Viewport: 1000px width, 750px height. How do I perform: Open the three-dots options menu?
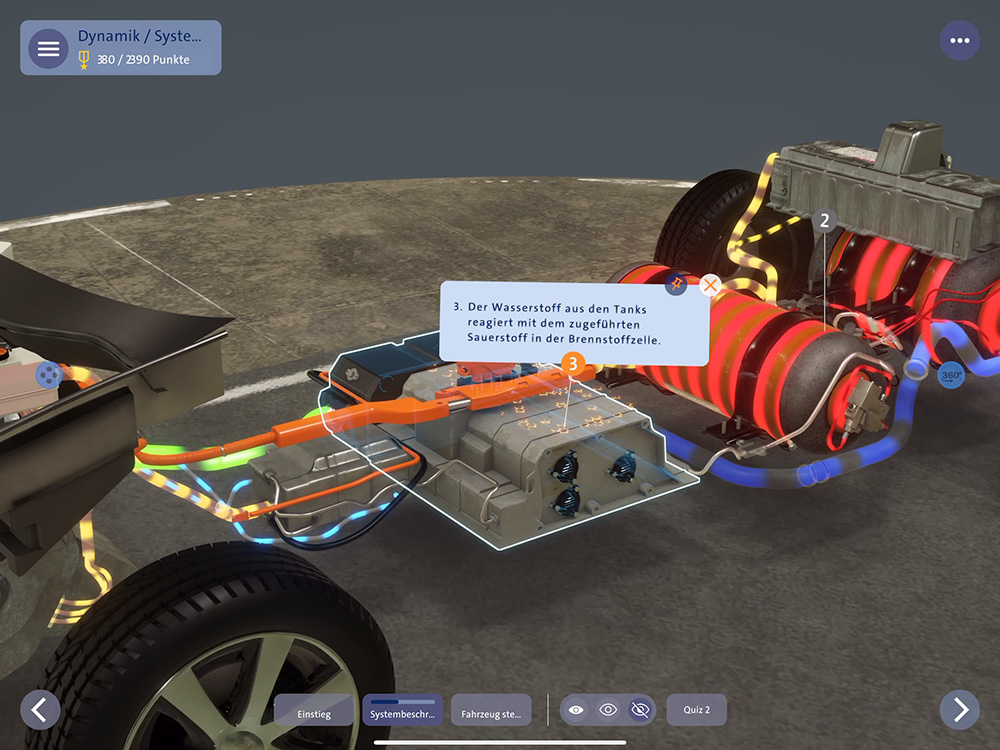click(x=960, y=41)
